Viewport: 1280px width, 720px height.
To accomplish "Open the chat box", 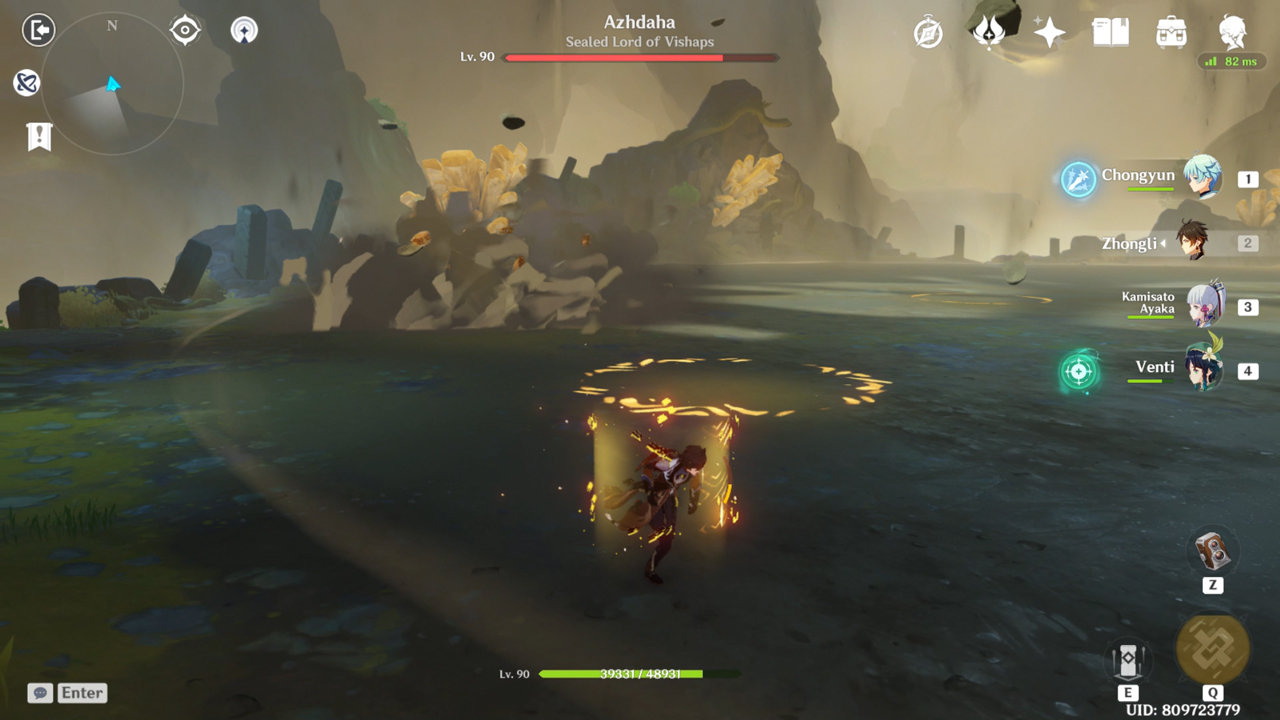I will coord(67,693).
